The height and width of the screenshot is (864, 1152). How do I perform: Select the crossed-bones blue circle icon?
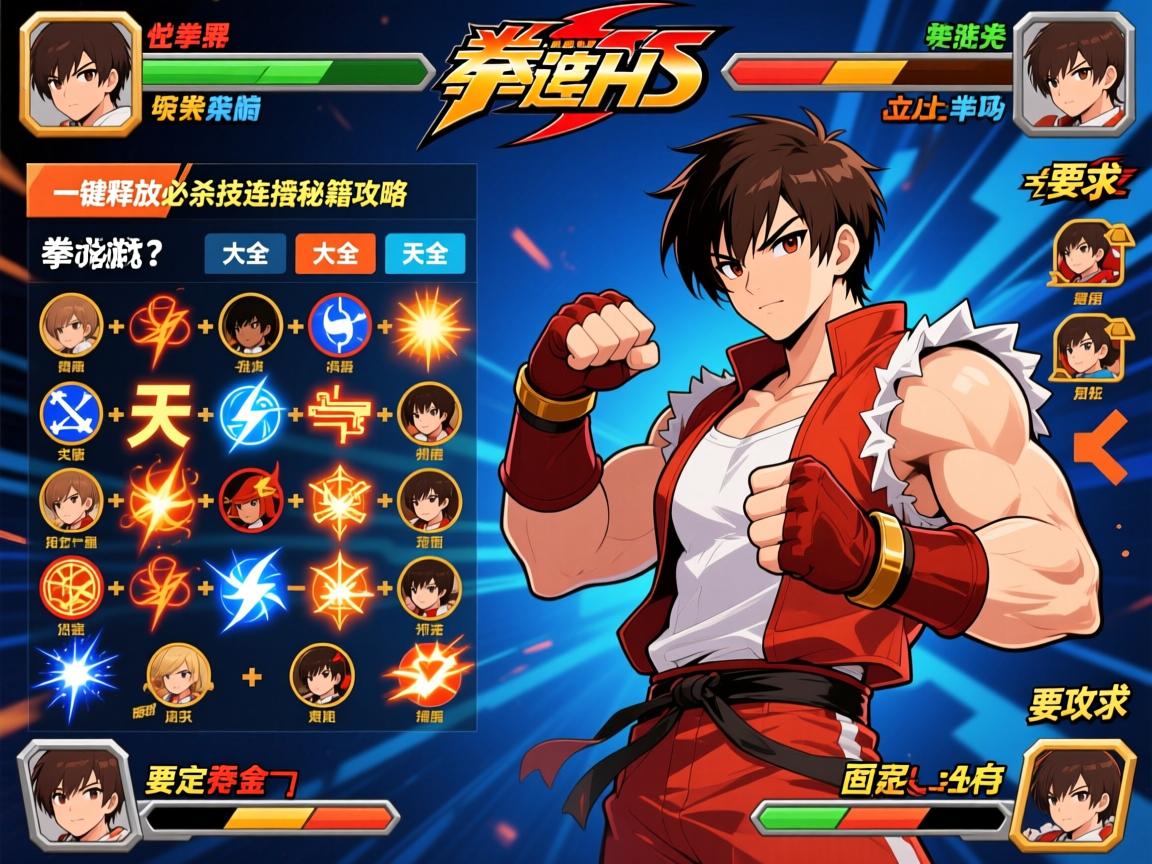[70, 414]
